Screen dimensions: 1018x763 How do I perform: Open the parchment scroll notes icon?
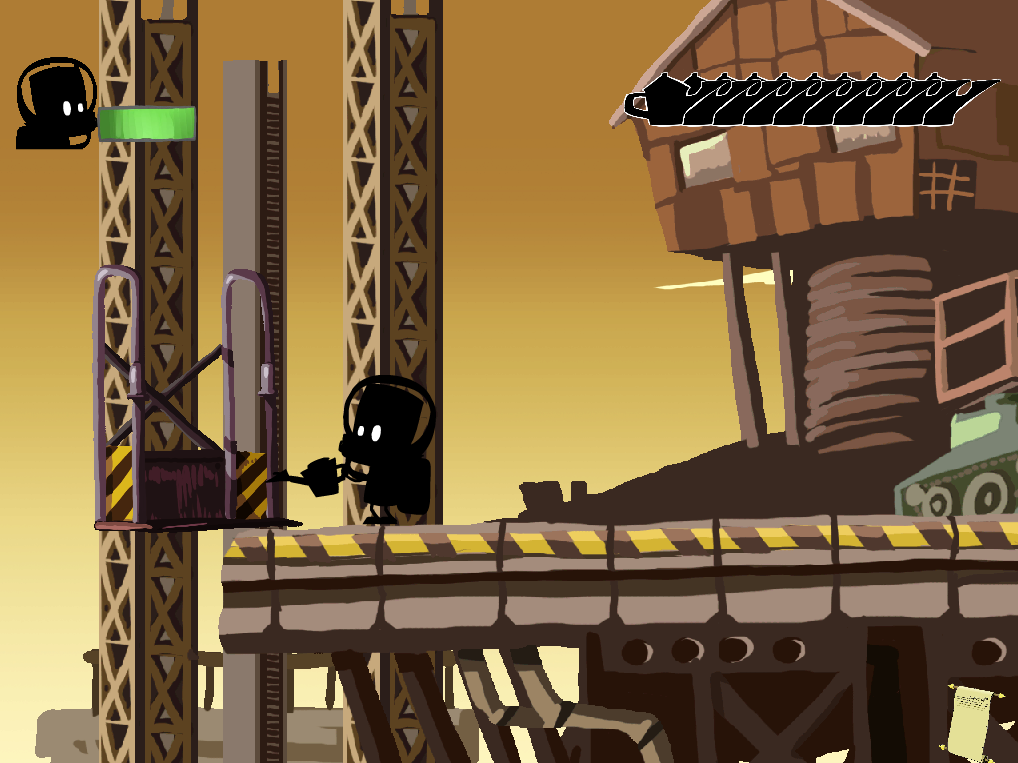pyautogui.click(x=973, y=720)
